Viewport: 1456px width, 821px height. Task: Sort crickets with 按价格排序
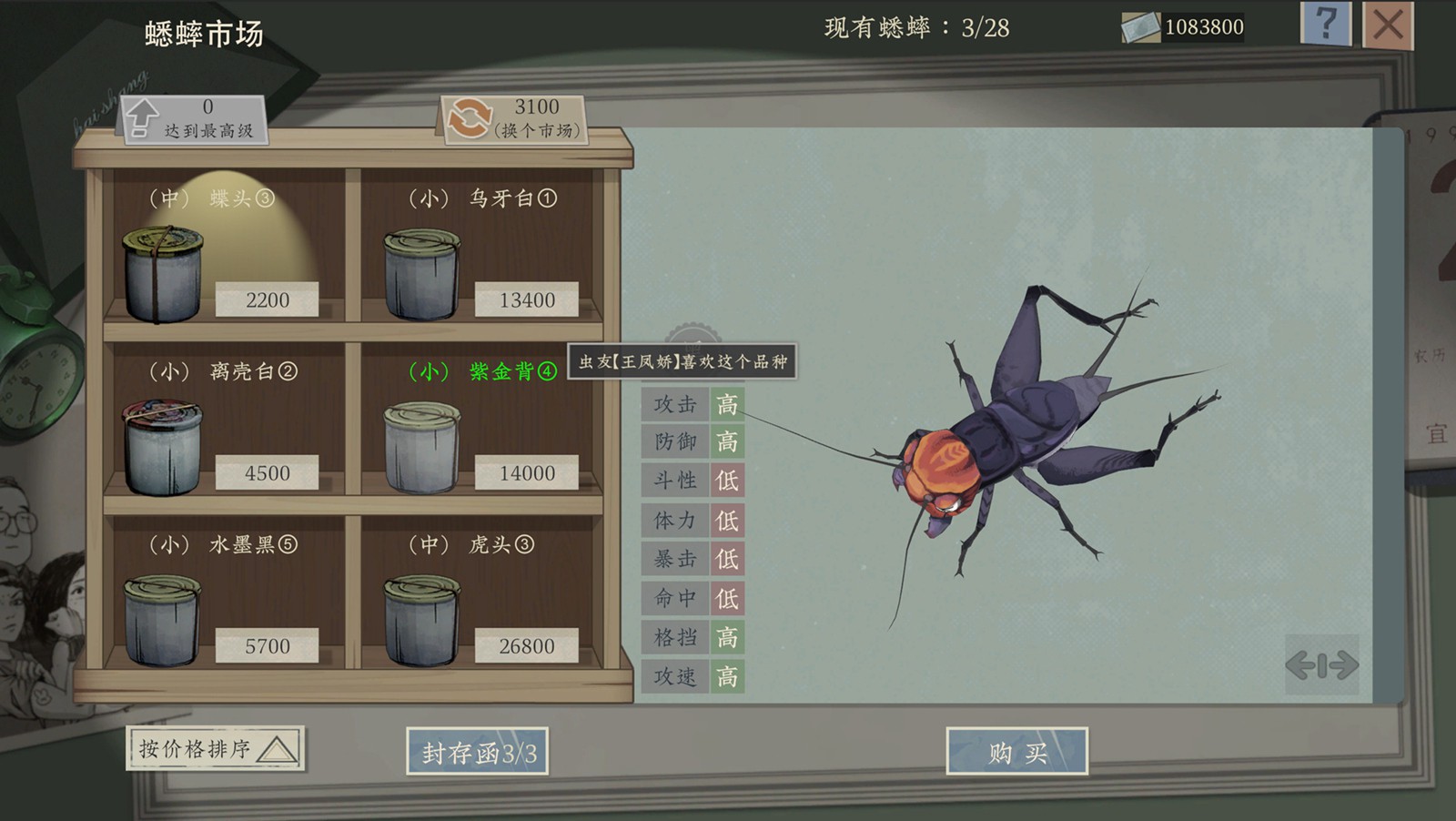(216, 749)
